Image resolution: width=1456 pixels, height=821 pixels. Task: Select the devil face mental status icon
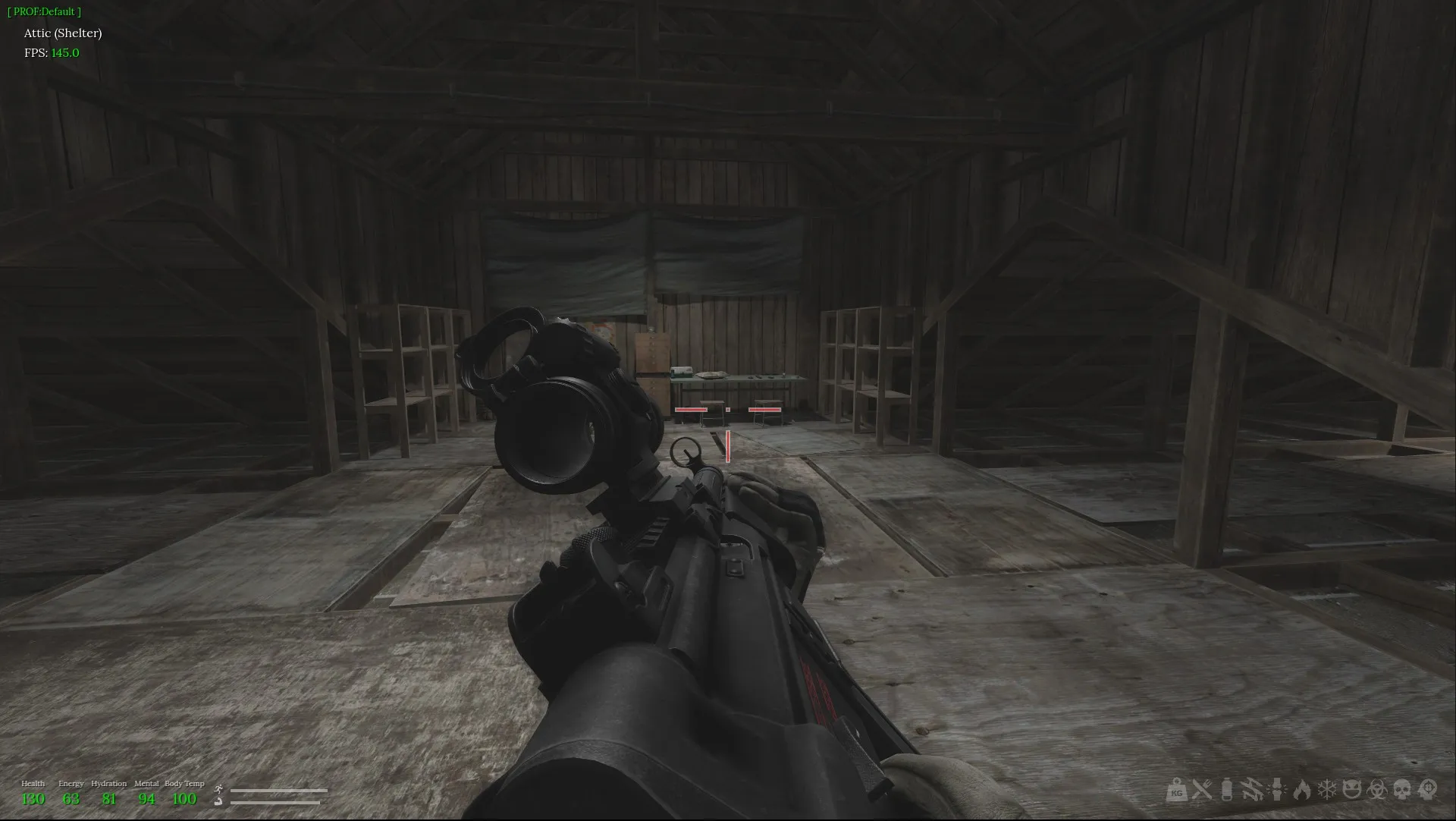1351,792
